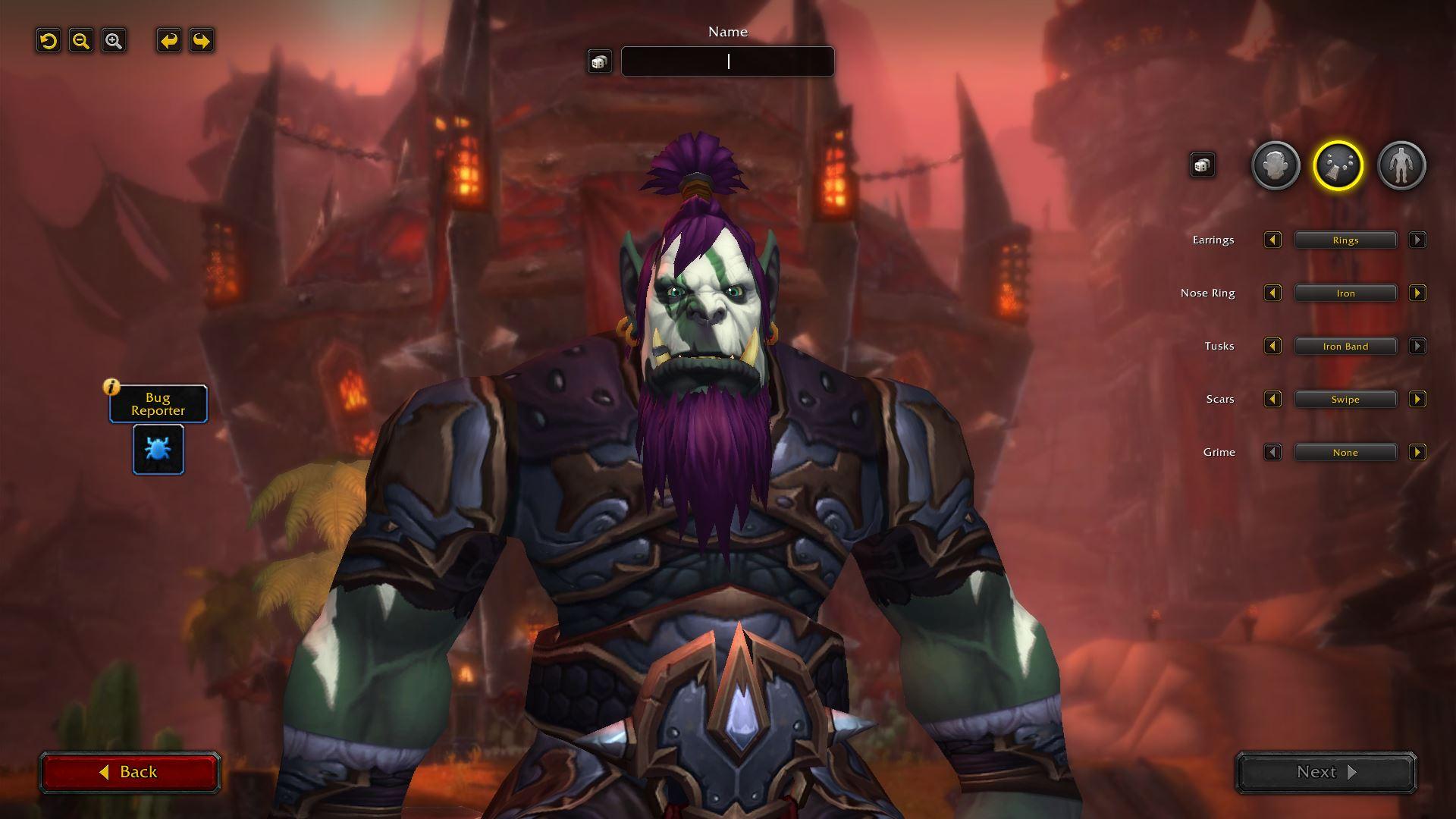Zoom in the character camera
This screenshot has height=819, width=1456.
(114, 41)
